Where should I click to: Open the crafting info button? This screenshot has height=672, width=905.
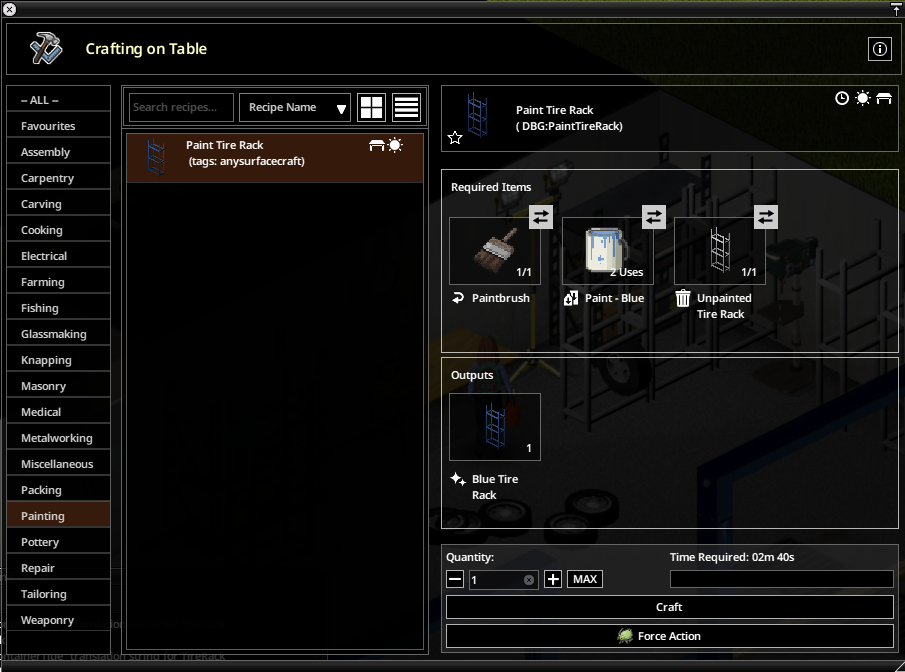[x=879, y=49]
